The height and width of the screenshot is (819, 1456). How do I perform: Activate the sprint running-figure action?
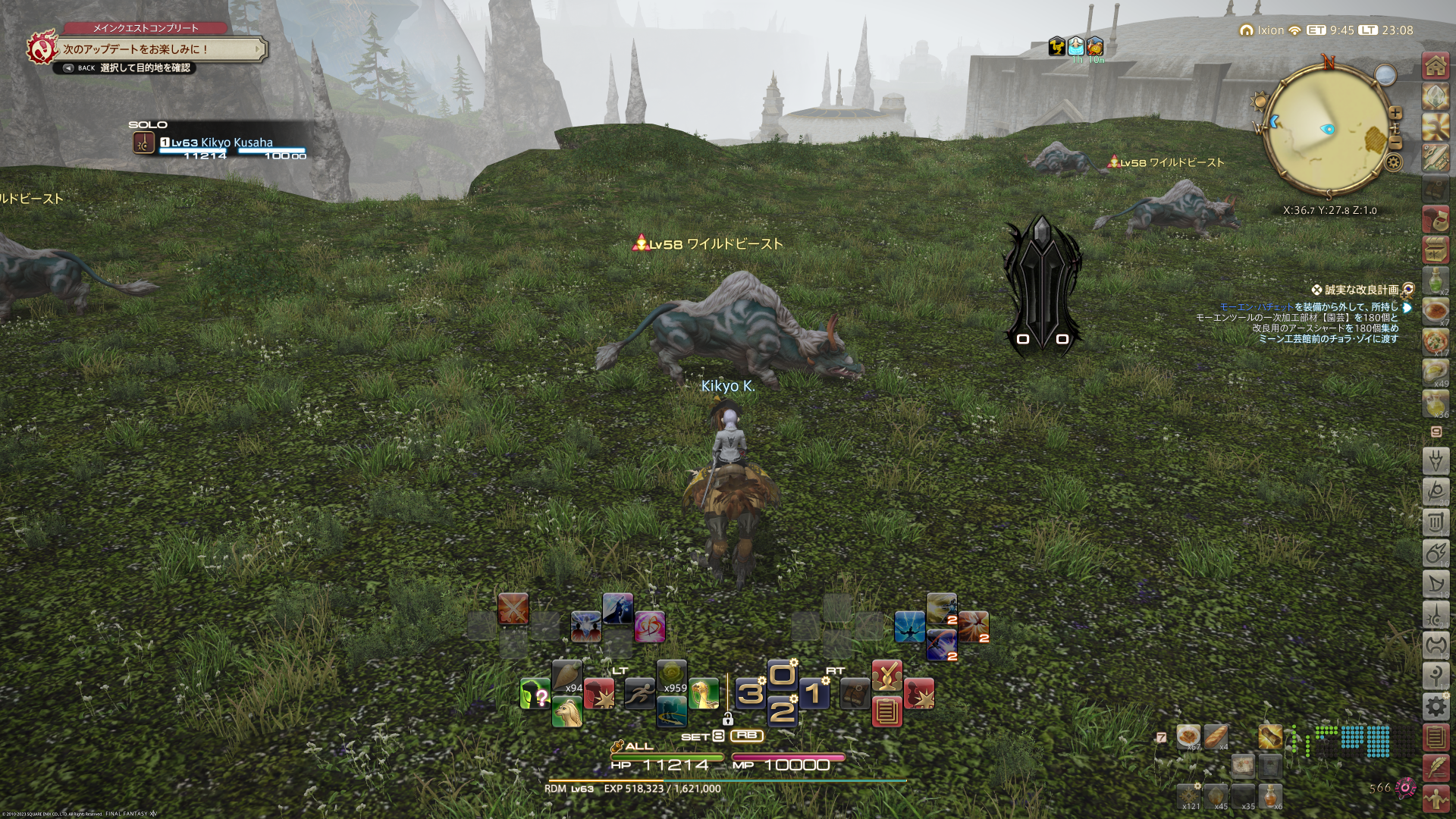(x=639, y=693)
